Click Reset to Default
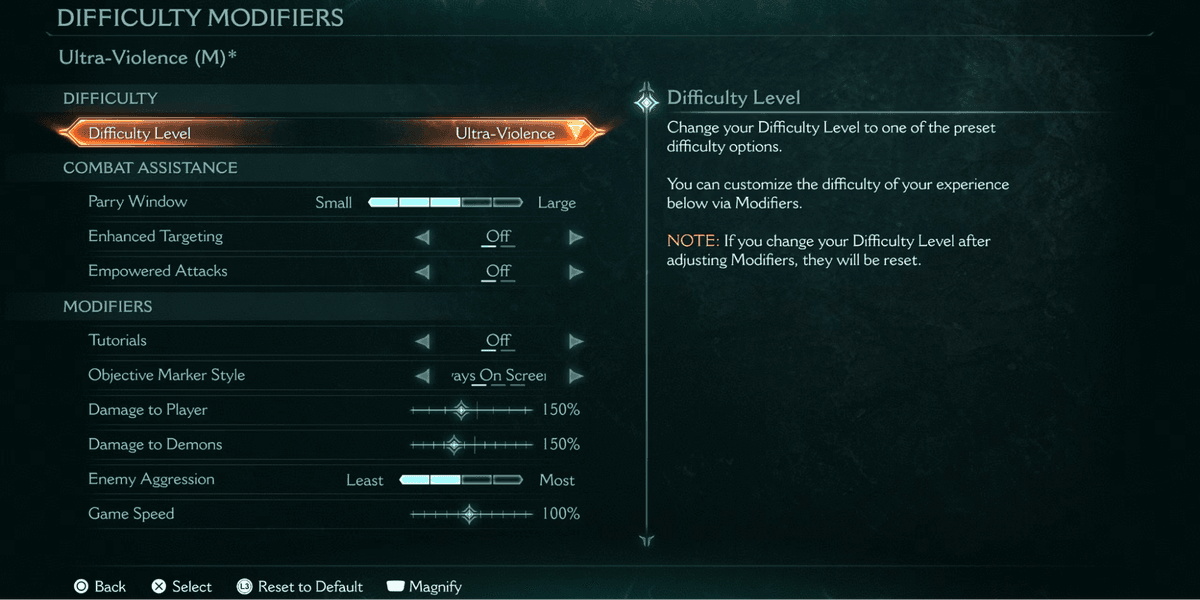Viewport: 1200px width, 600px height. pos(300,587)
